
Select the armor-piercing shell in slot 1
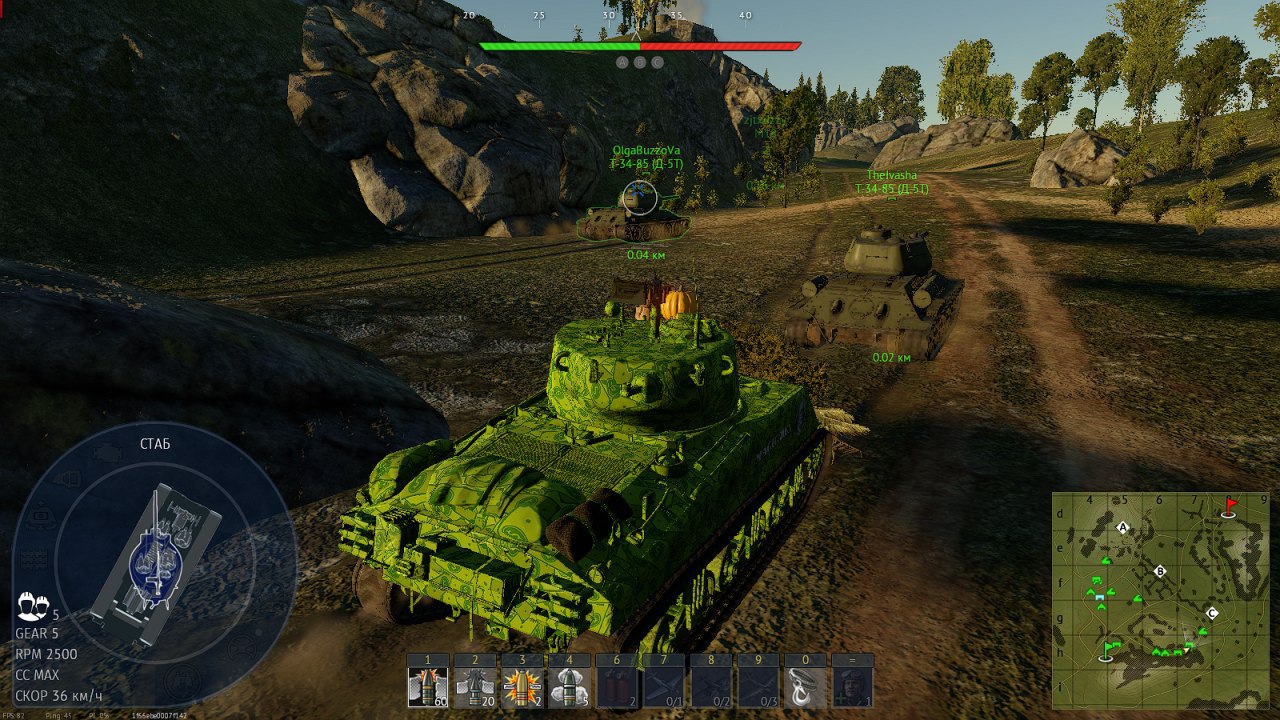[x=428, y=688]
